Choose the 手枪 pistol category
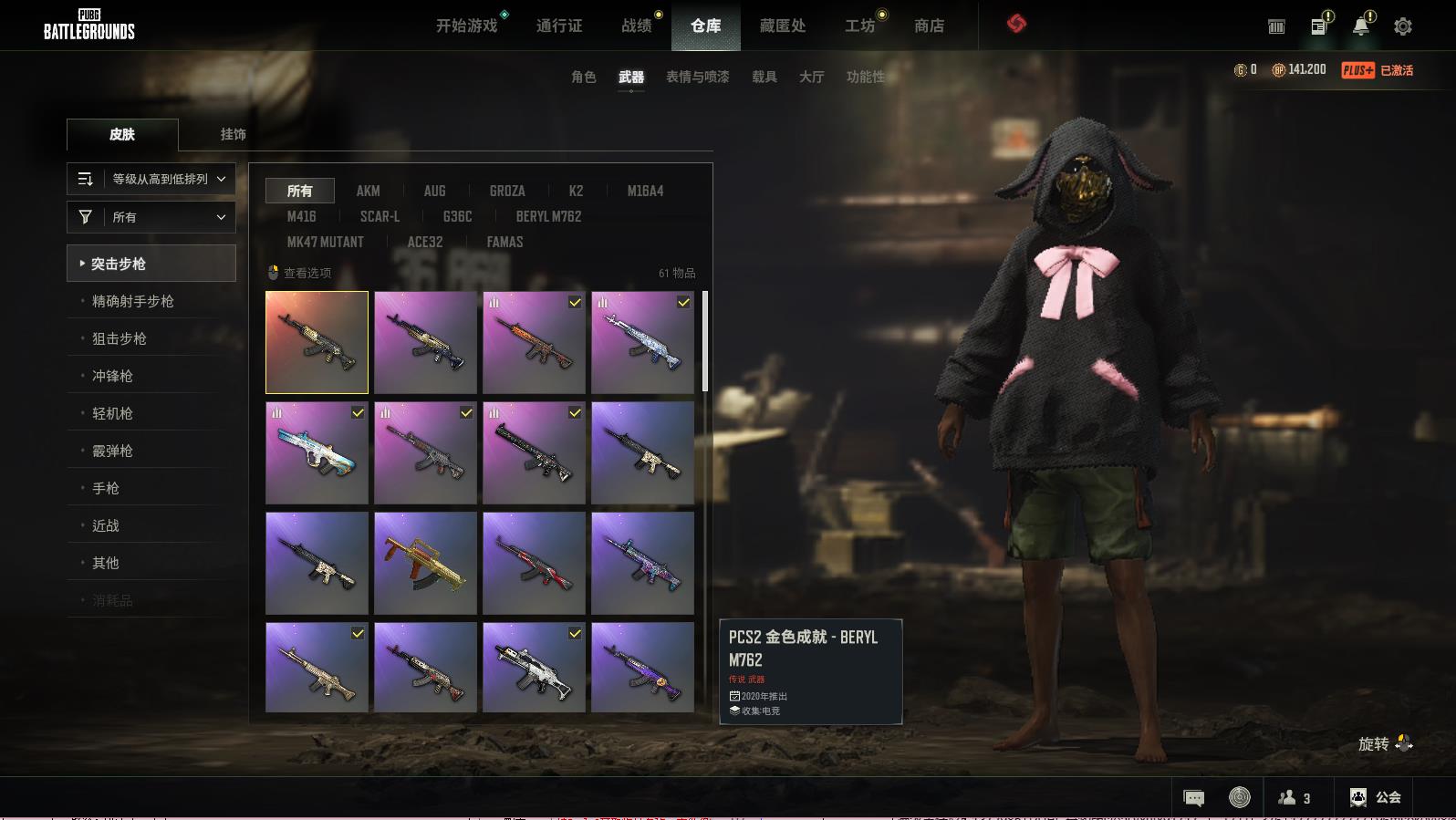 (105, 488)
